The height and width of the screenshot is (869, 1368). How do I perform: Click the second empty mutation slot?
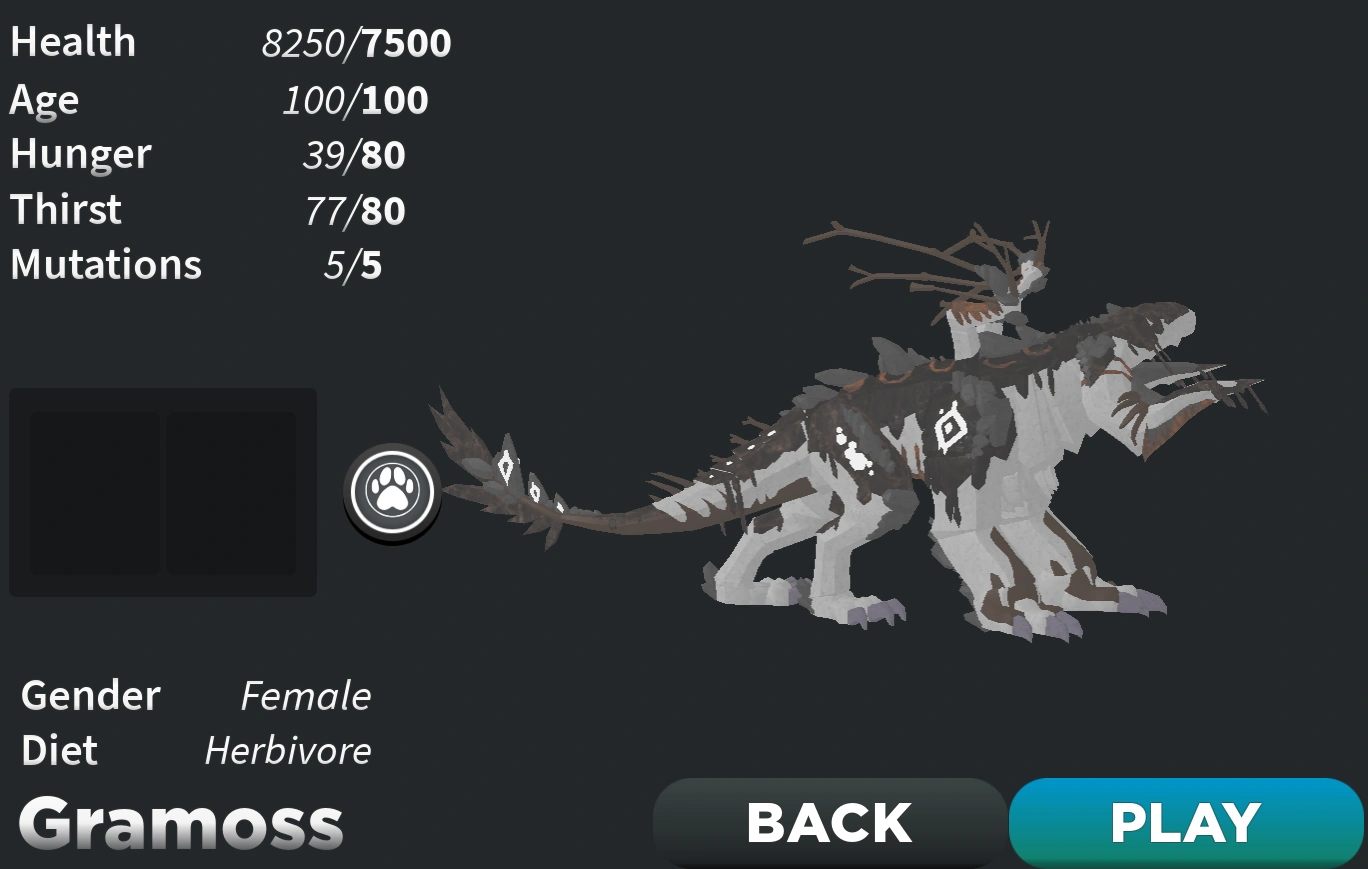click(232, 492)
